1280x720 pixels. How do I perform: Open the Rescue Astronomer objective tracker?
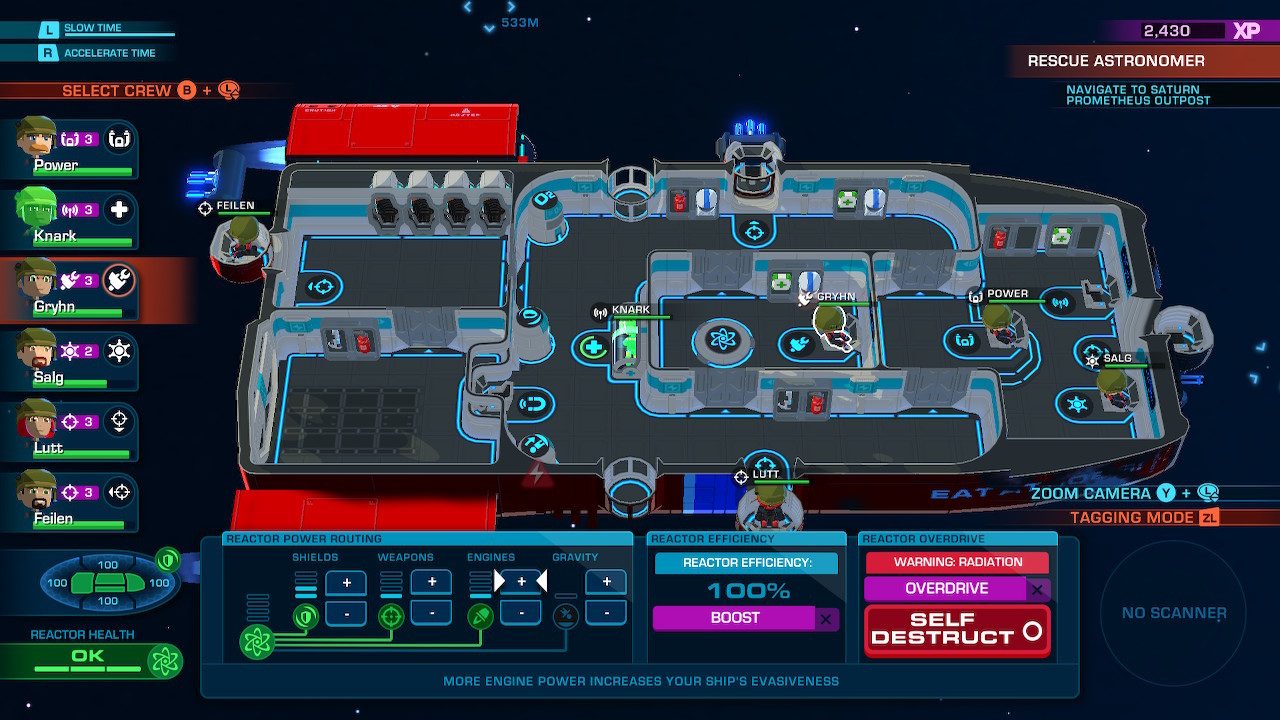tap(1116, 61)
